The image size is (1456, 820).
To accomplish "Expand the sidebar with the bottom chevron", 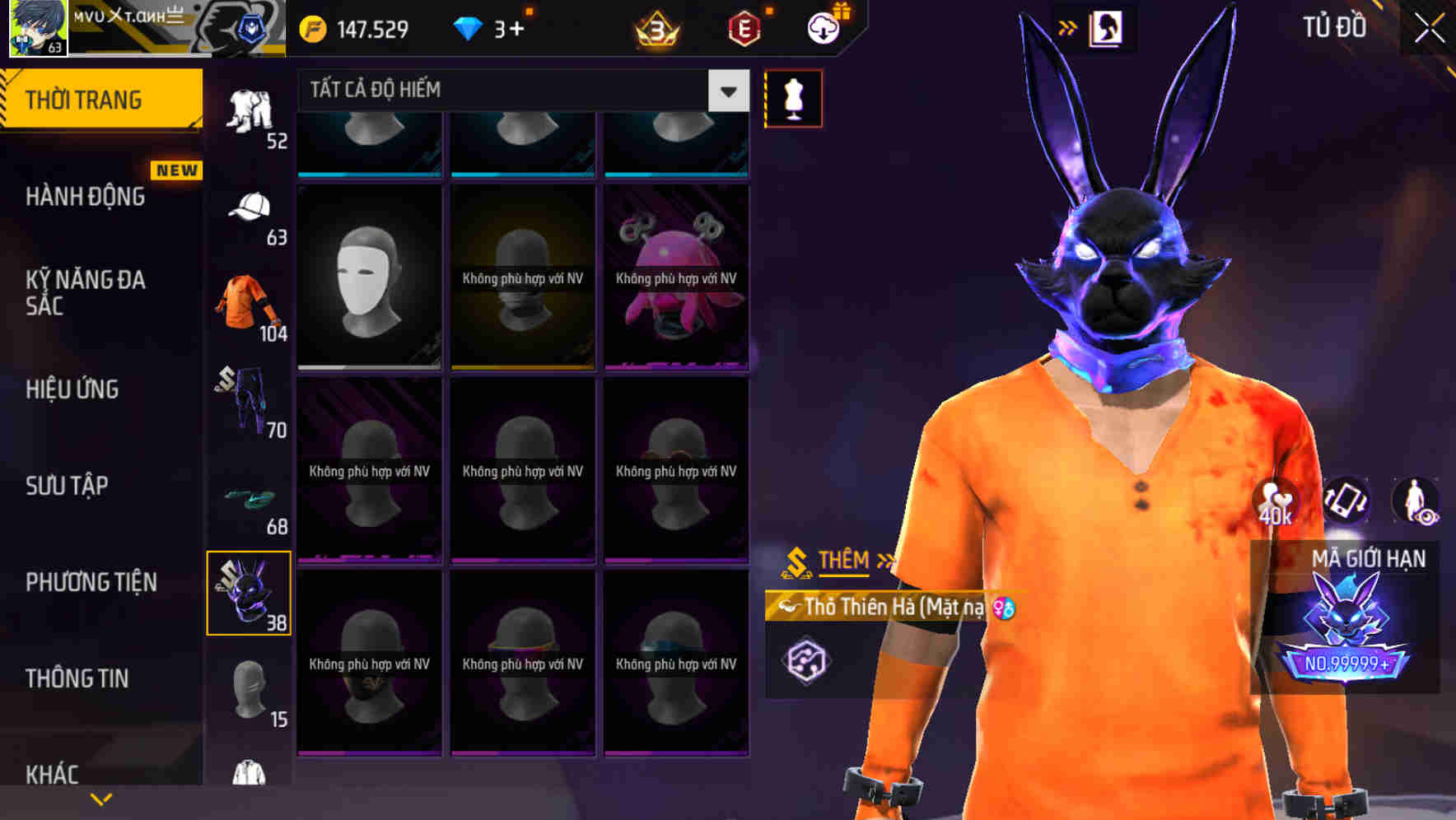I will 101,799.
